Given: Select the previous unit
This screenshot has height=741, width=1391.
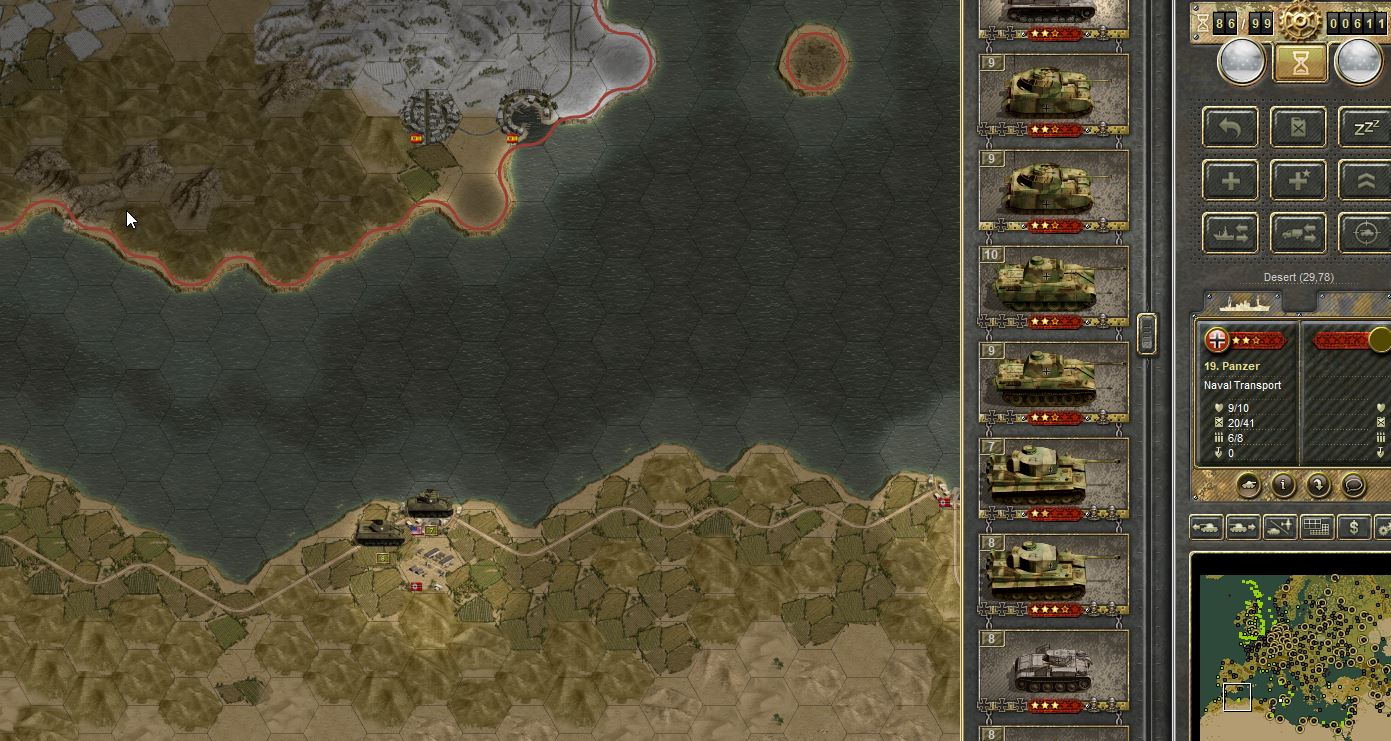Looking at the screenshot, I should [x=1206, y=528].
